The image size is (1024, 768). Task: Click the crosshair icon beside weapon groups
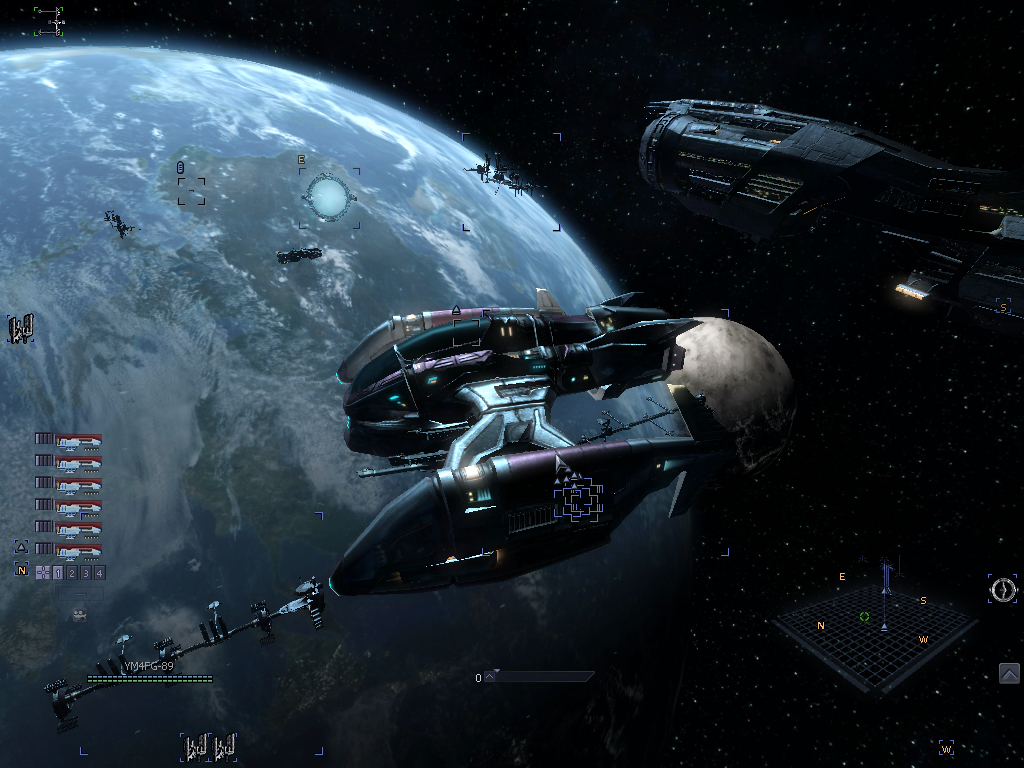43,573
